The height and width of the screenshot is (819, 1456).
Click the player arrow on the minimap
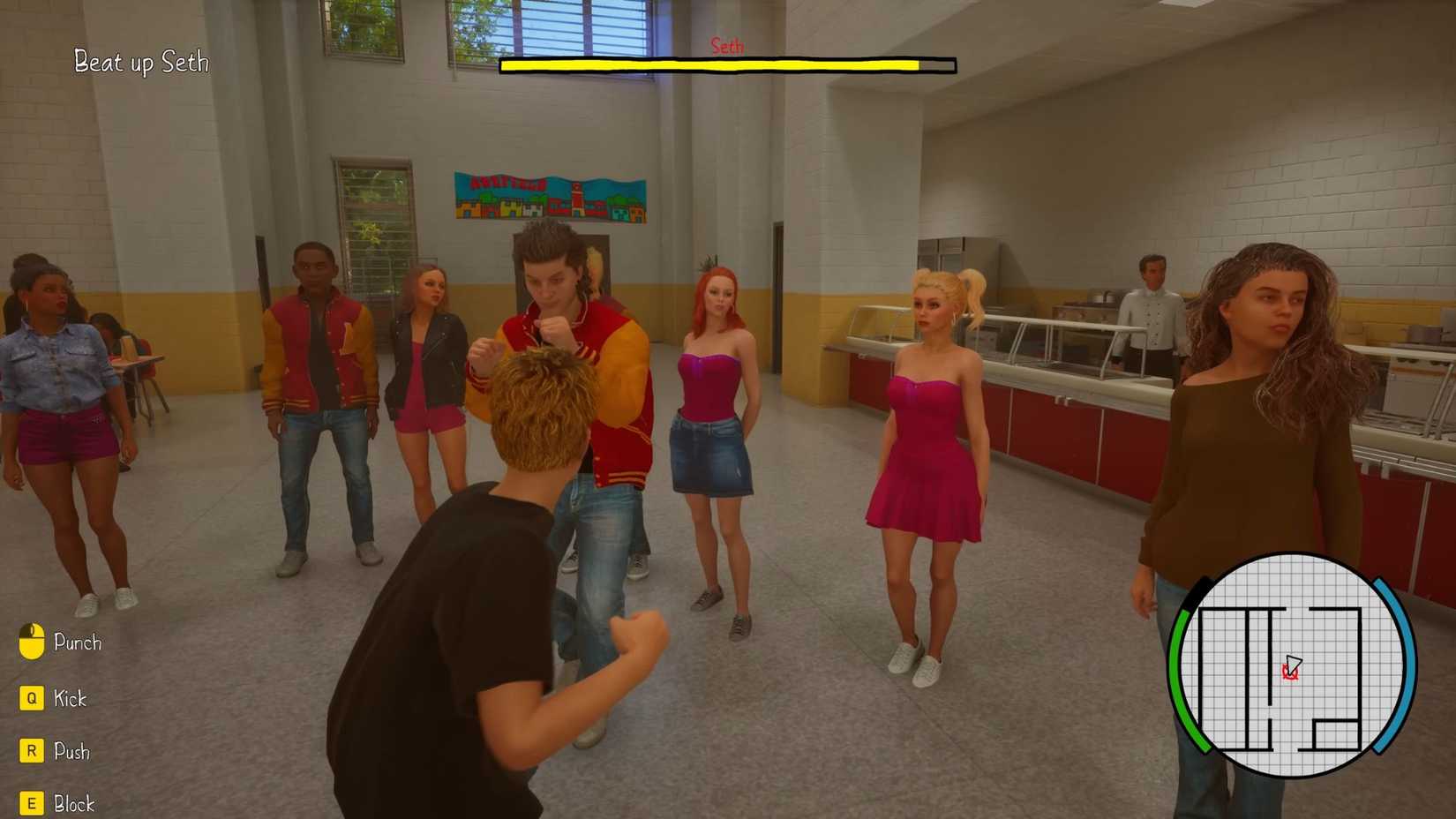pyautogui.click(x=1294, y=664)
